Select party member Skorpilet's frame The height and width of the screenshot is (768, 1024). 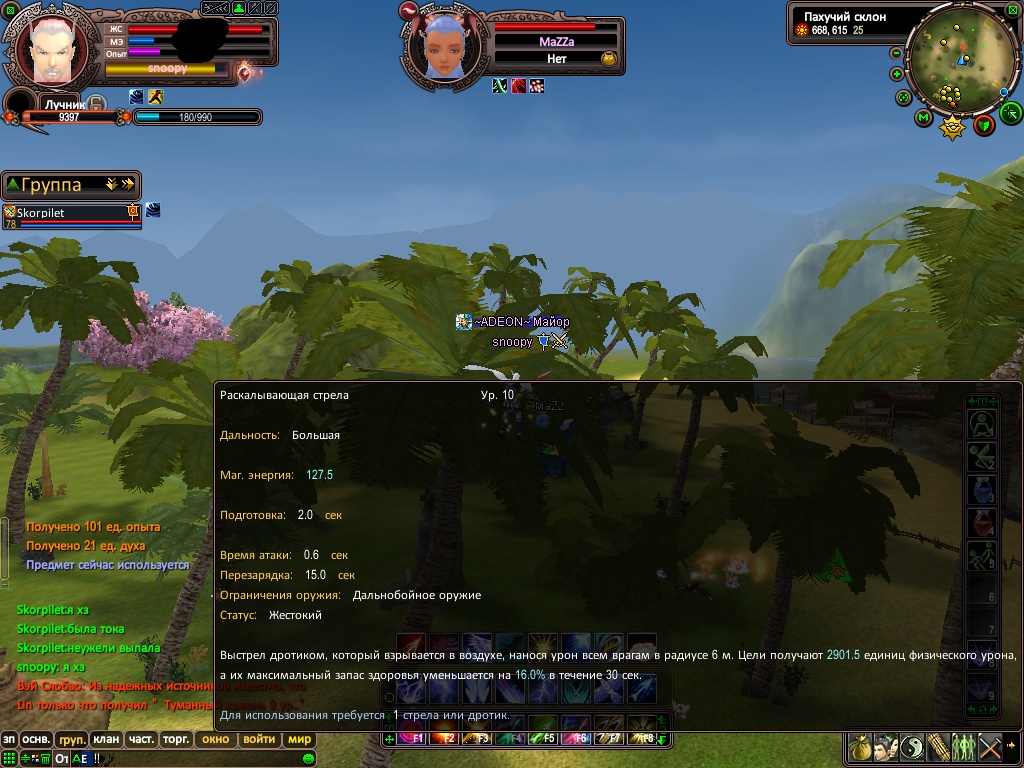tap(70, 214)
